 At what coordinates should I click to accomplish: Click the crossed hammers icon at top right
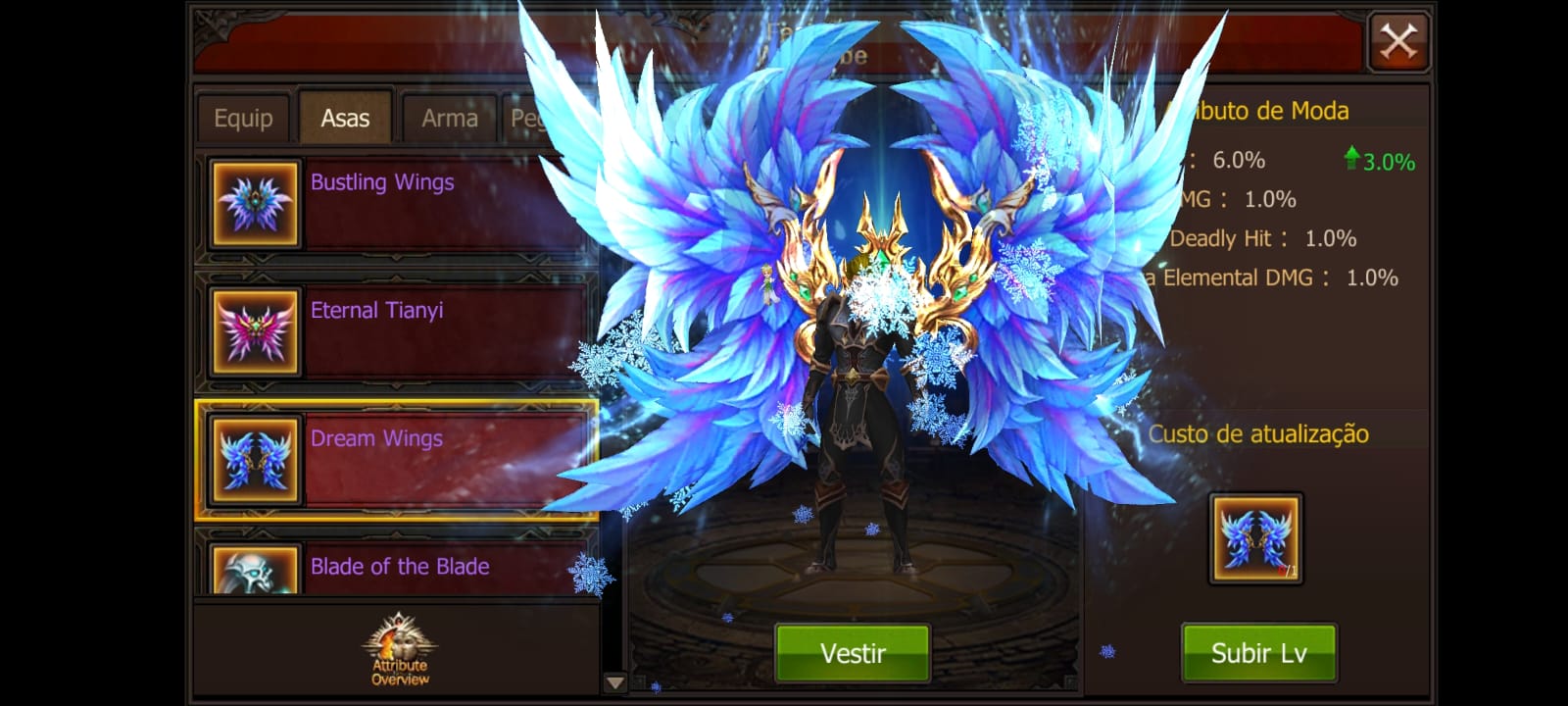click(1399, 40)
